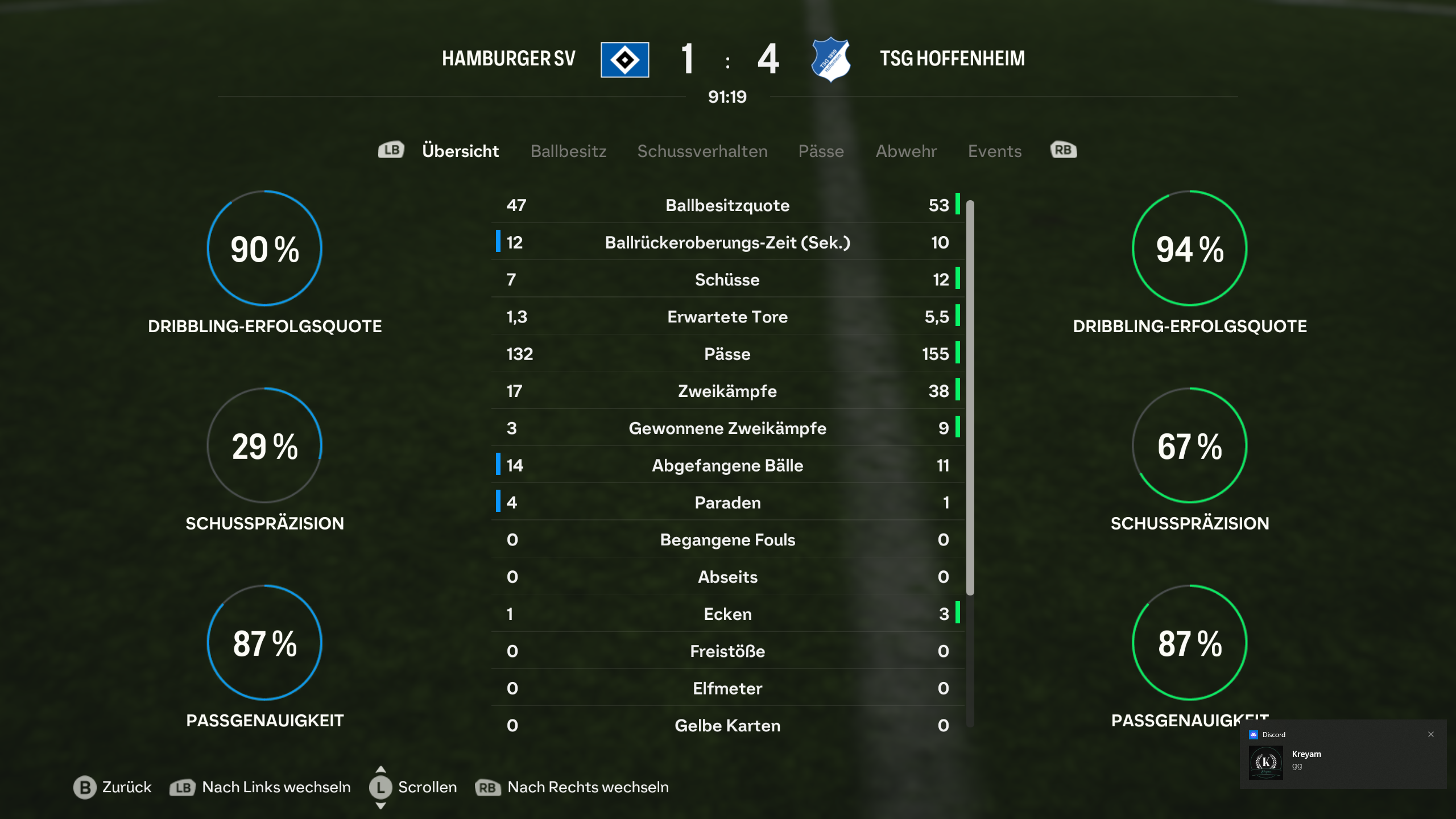Select the Pässe tab
This screenshot has width=1456, height=819.
821,151
